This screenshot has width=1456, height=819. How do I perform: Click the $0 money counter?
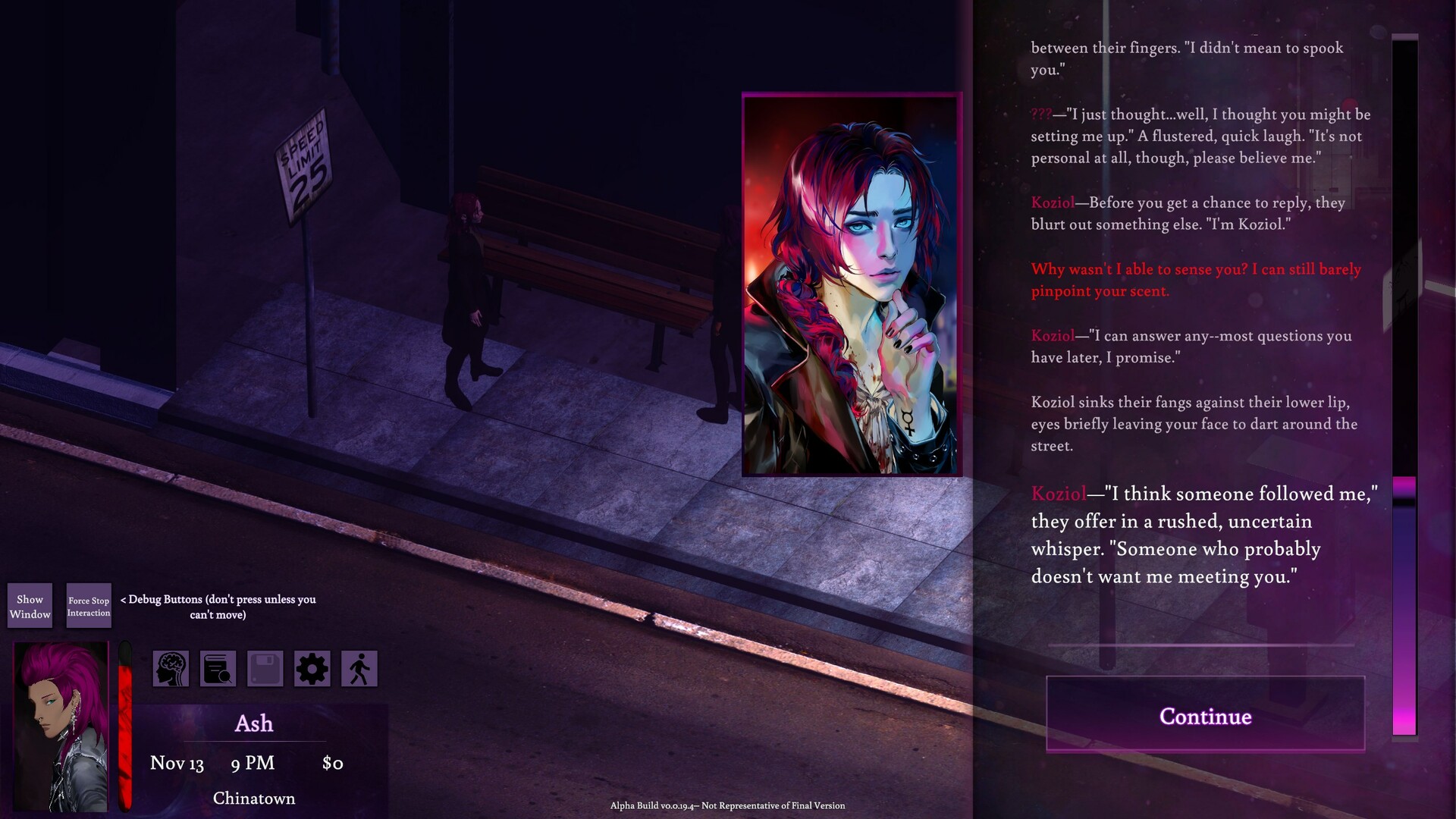(x=334, y=763)
